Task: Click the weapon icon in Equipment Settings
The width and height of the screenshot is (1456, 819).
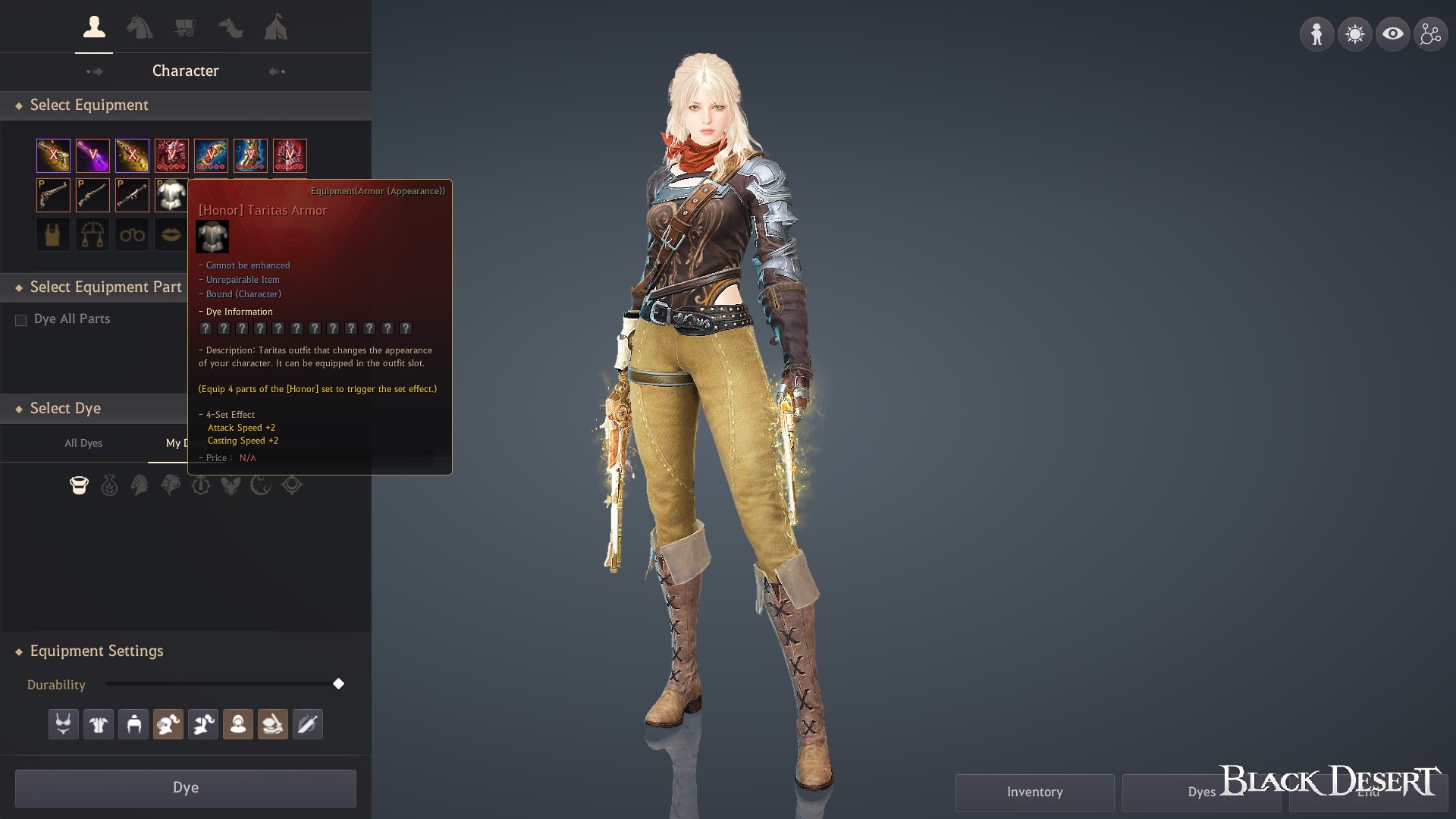Action: pyautogui.click(x=307, y=724)
